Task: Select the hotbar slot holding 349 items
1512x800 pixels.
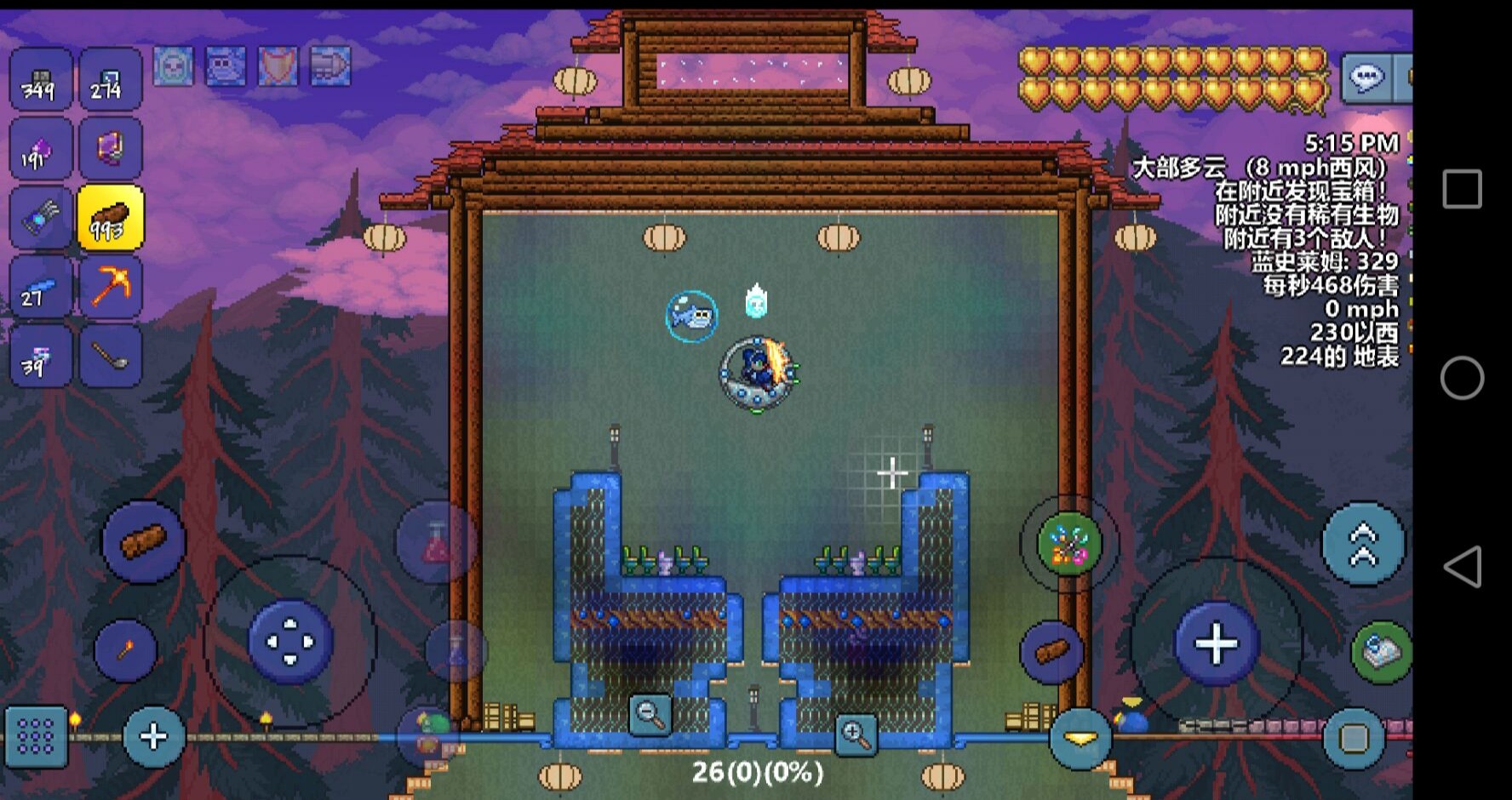Action: tap(40, 80)
